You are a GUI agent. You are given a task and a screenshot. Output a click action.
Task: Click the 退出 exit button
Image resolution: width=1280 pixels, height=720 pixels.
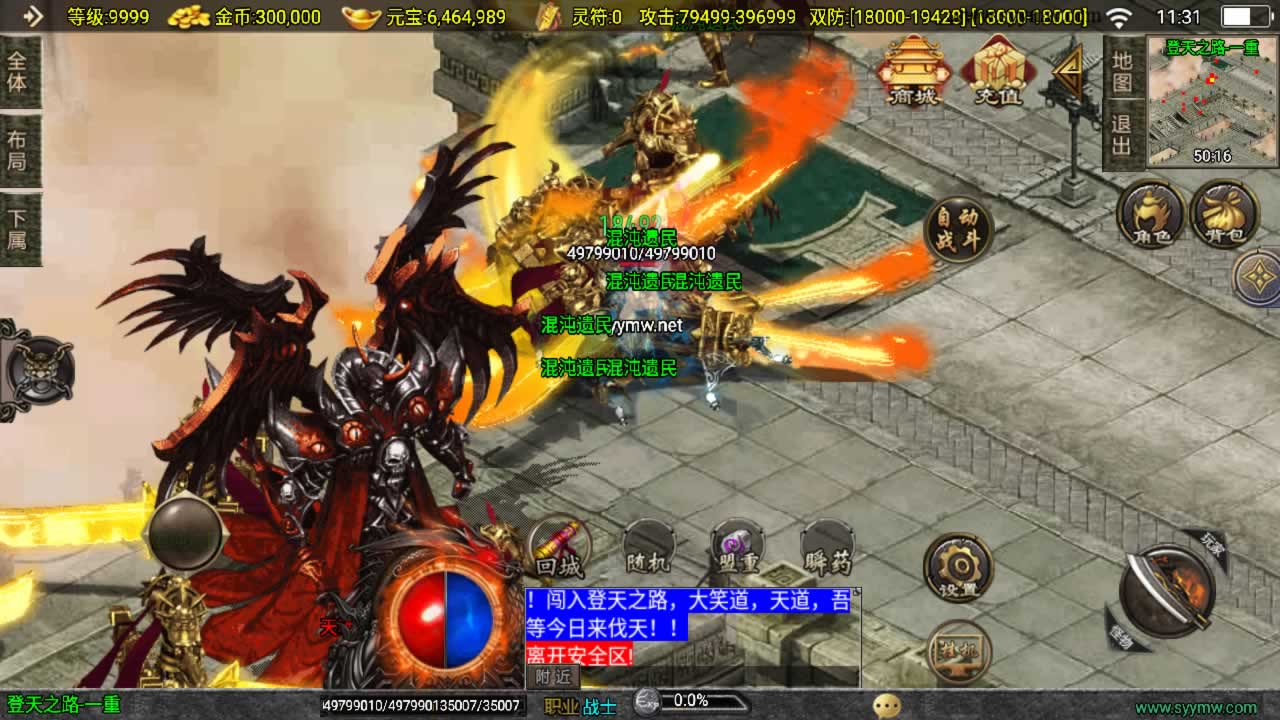[x=1122, y=136]
